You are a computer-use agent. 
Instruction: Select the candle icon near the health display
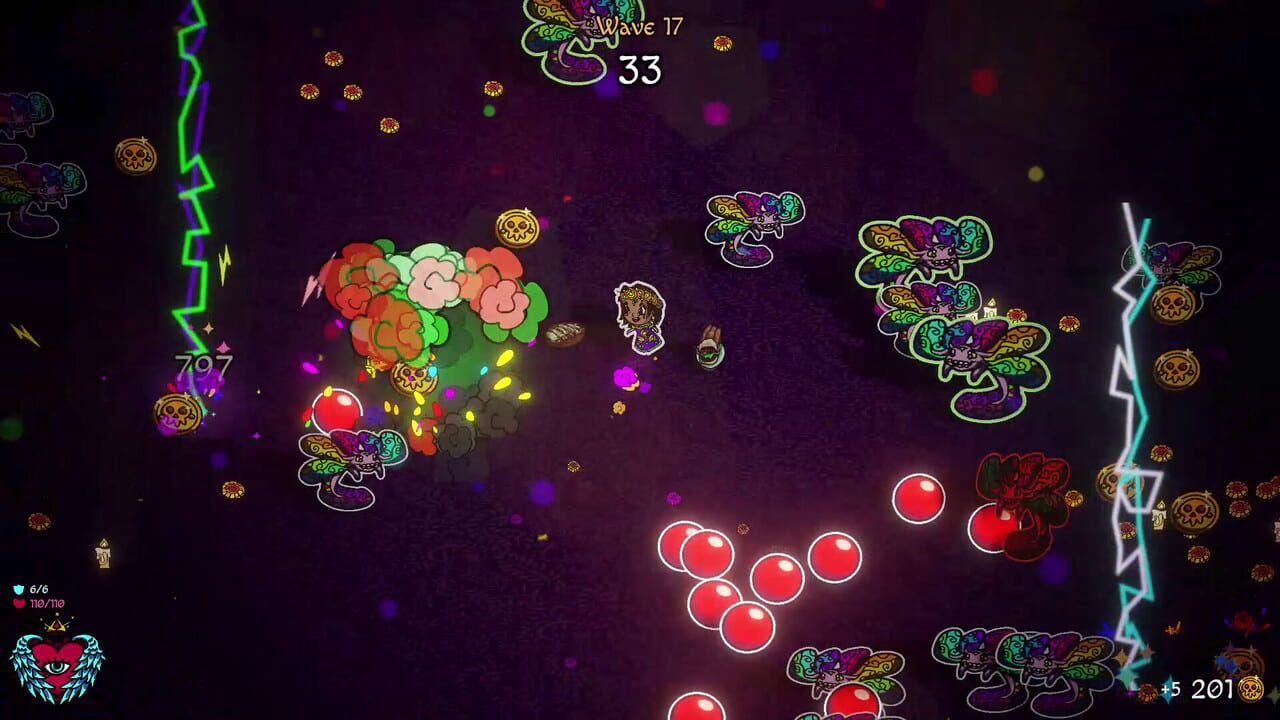(x=103, y=552)
